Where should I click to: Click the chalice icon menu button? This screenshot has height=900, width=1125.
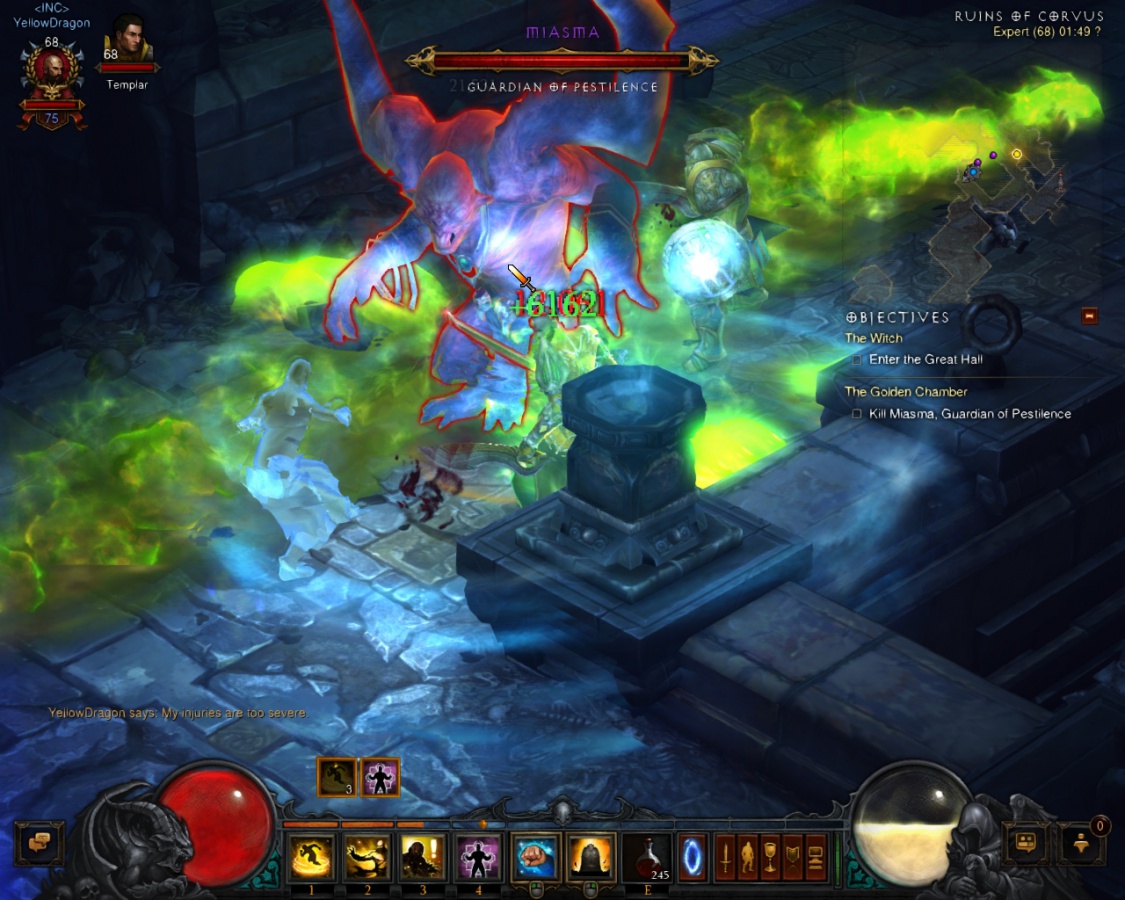coord(770,858)
